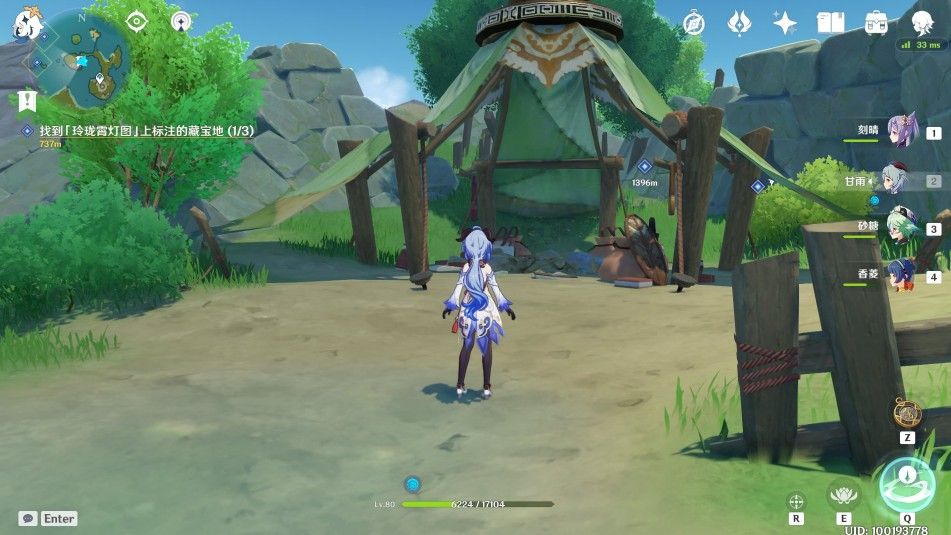Image resolution: width=951 pixels, height=535 pixels.
Task: Open the chat speech bubble
Action: tap(28, 518)
